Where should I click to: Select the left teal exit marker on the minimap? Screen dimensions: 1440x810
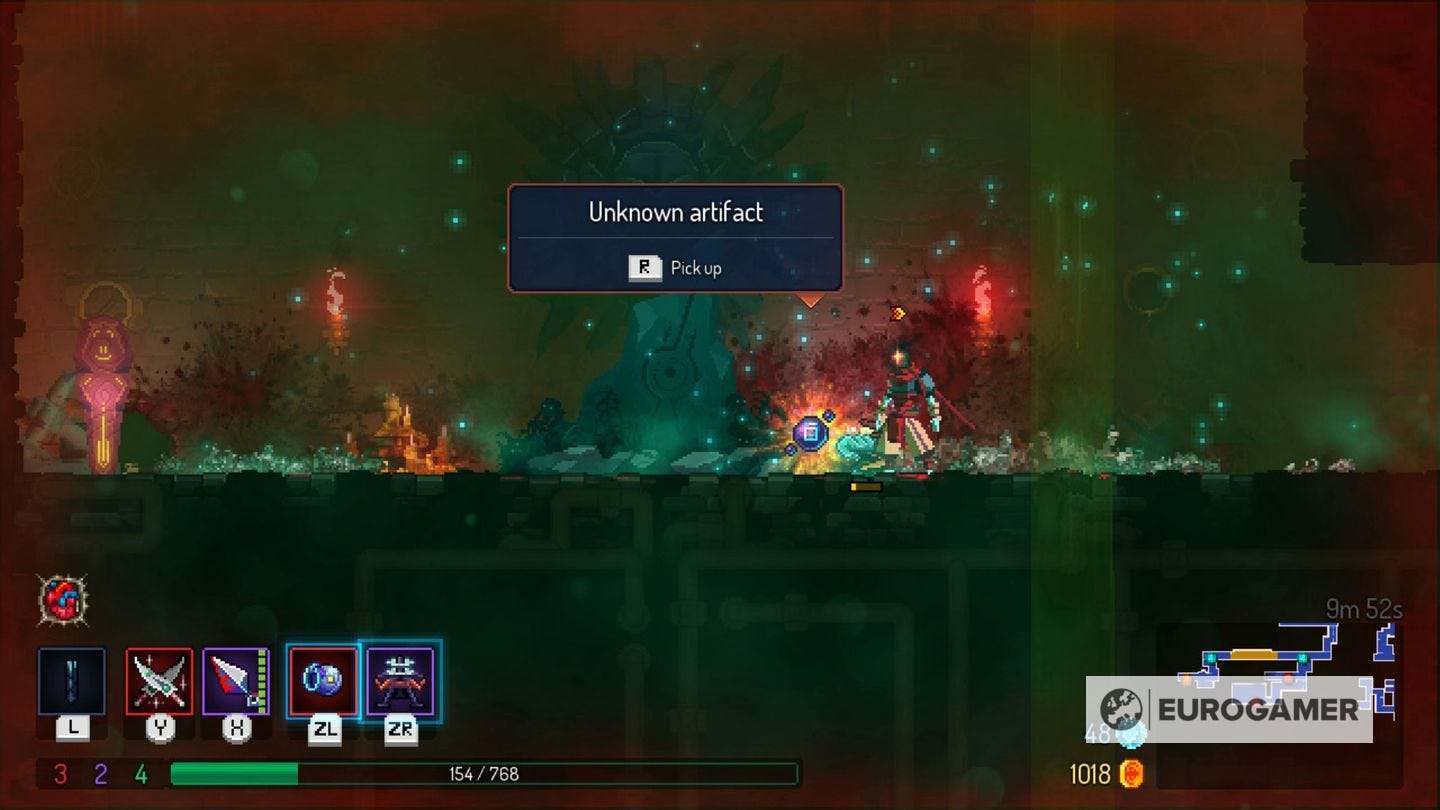pyautogui.click(x=1211, y=657)
